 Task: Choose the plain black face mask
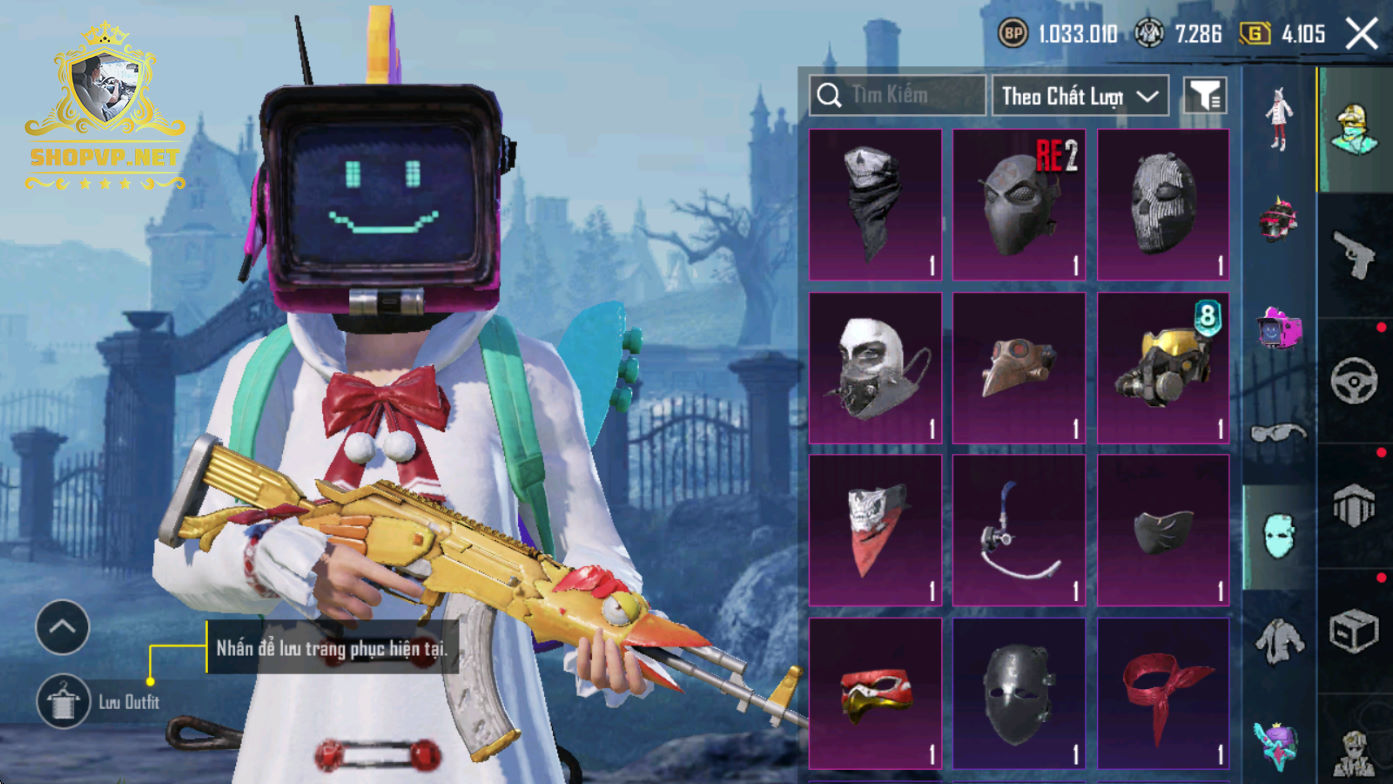tap(1163, 531)
